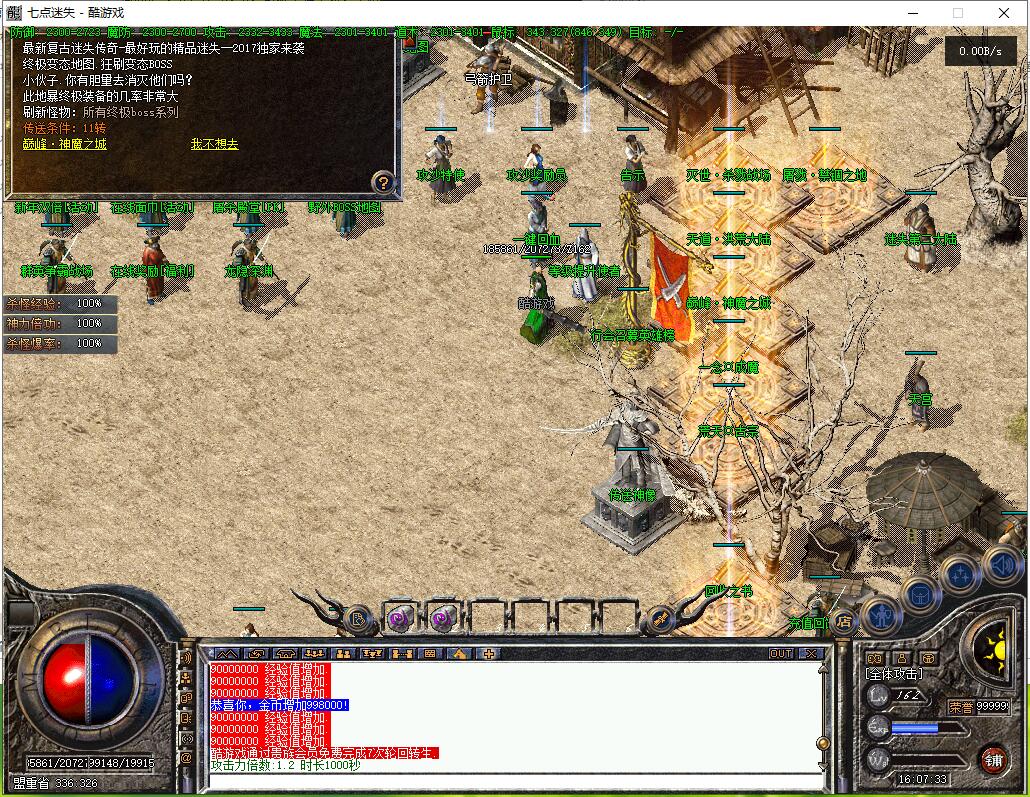Close the game window
Screen dimensions: 1030x797
[1004, 13]
